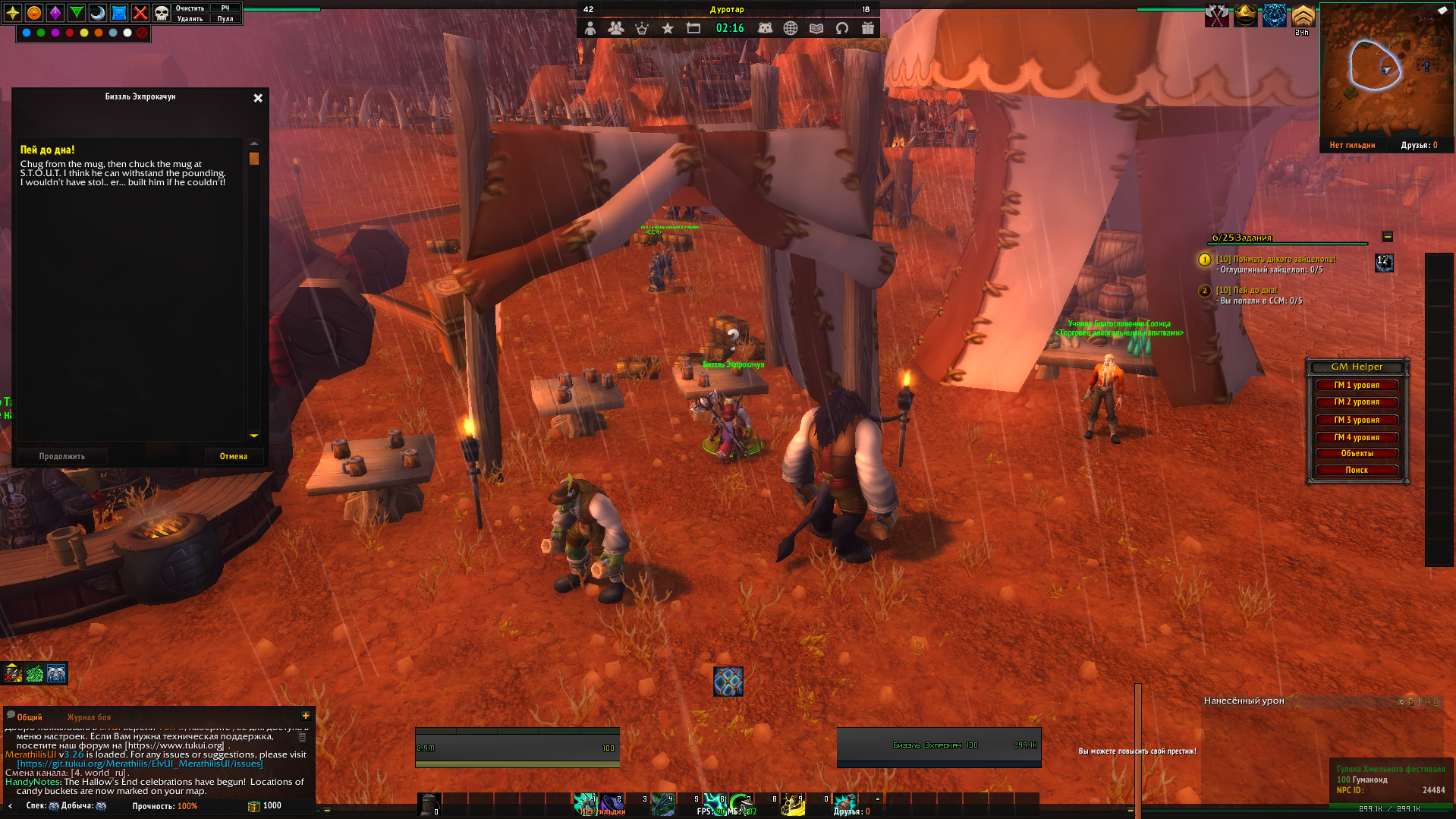Image resolution: width=1456 pixels, height=819 pixels.
Task: Open the Поиск button in GM Helper
Action: [x=1357, y=471]
